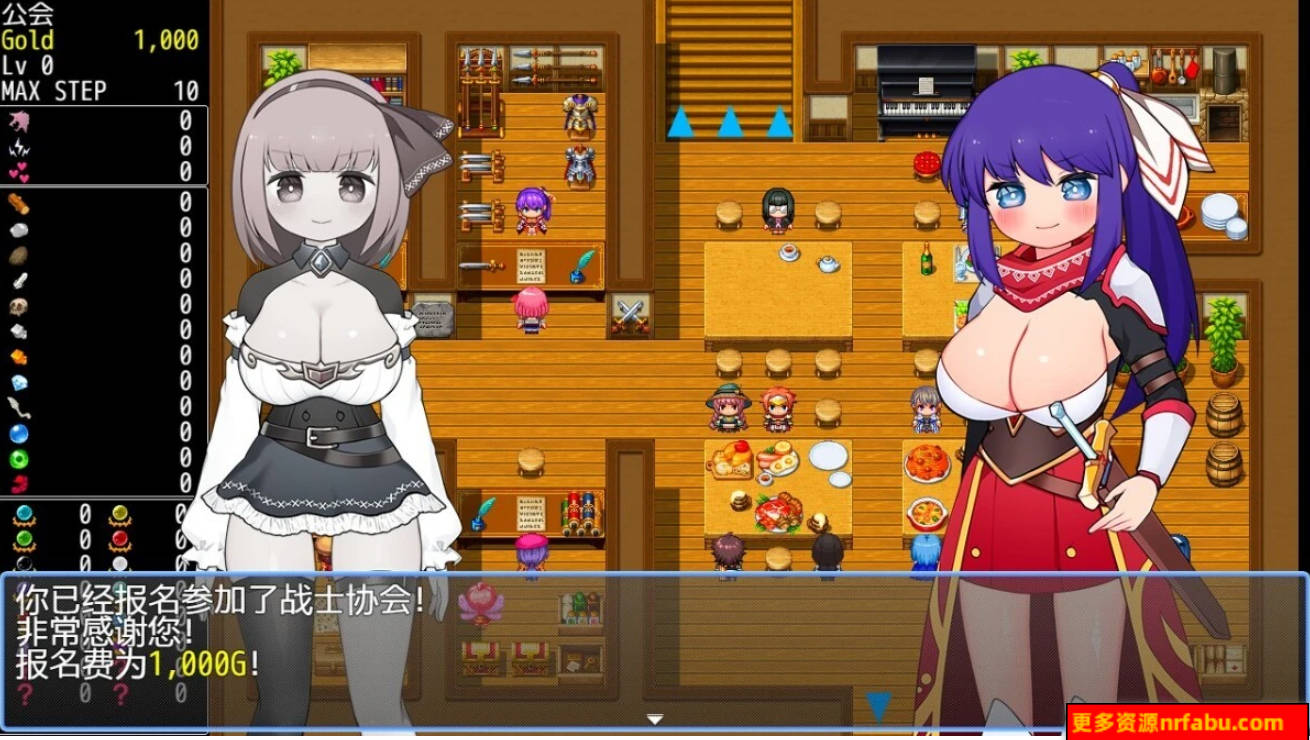Click the yellow crowned gem icon

[x=120, y=513]
